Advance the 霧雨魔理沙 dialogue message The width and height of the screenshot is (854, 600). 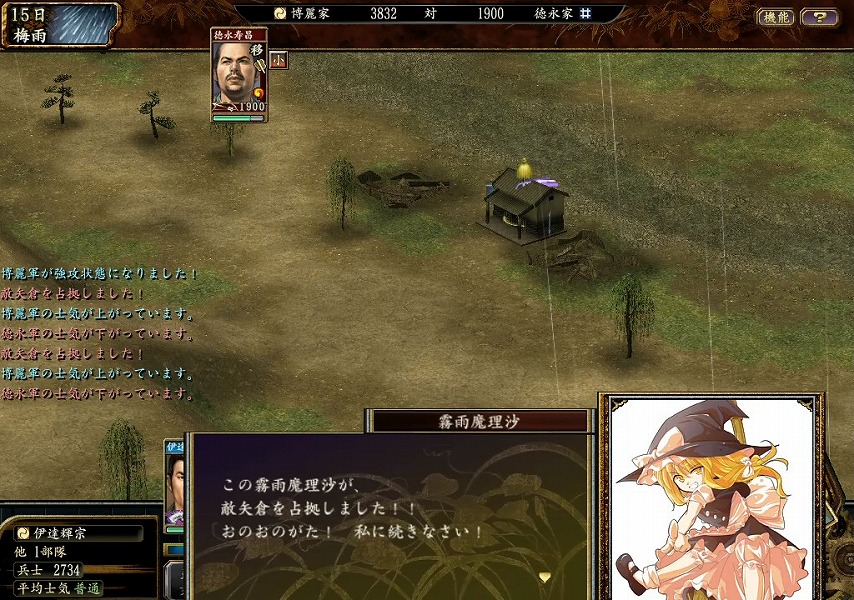544,577
